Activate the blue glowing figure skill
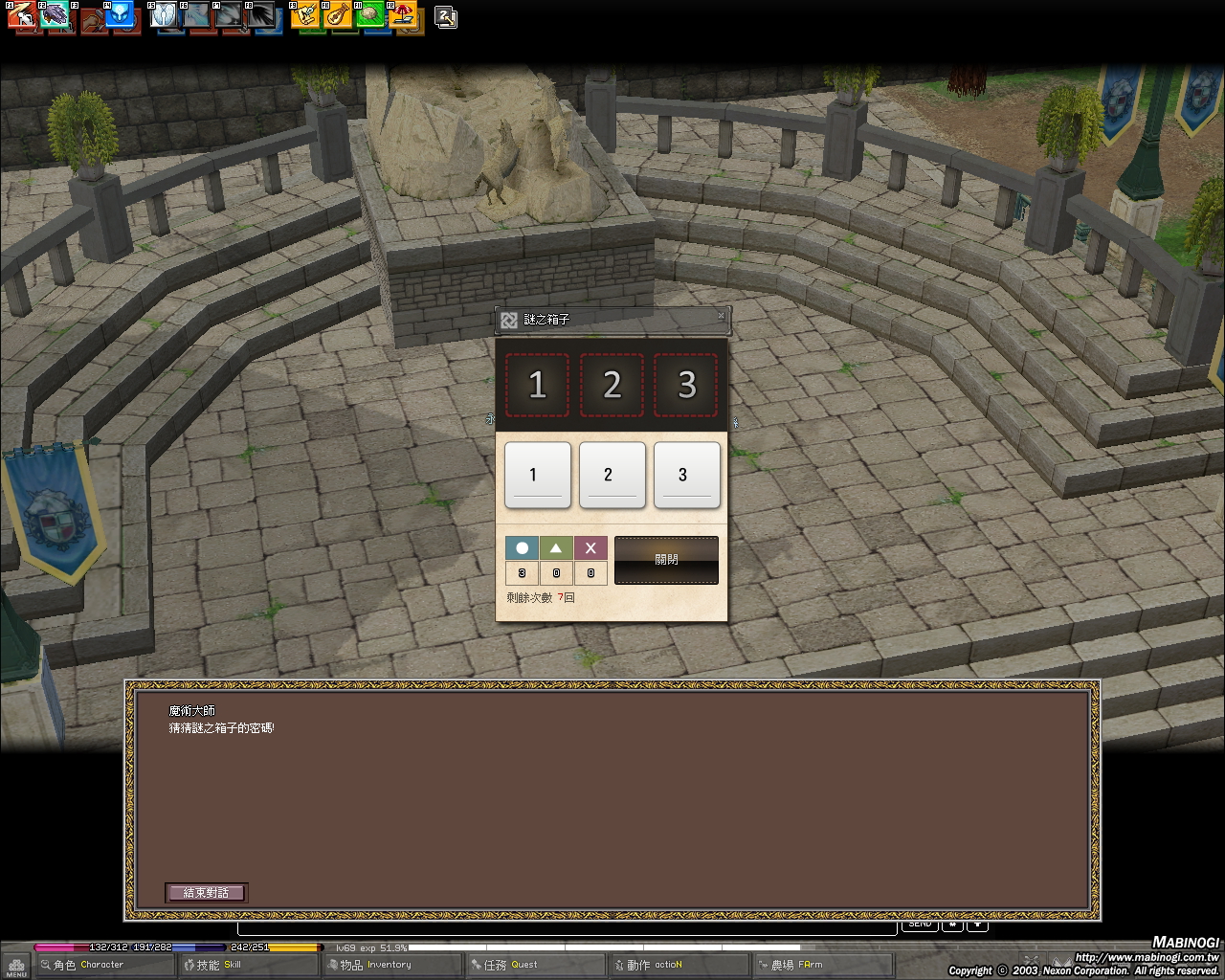Screen dimensions: 1225x980 point(119,15)
